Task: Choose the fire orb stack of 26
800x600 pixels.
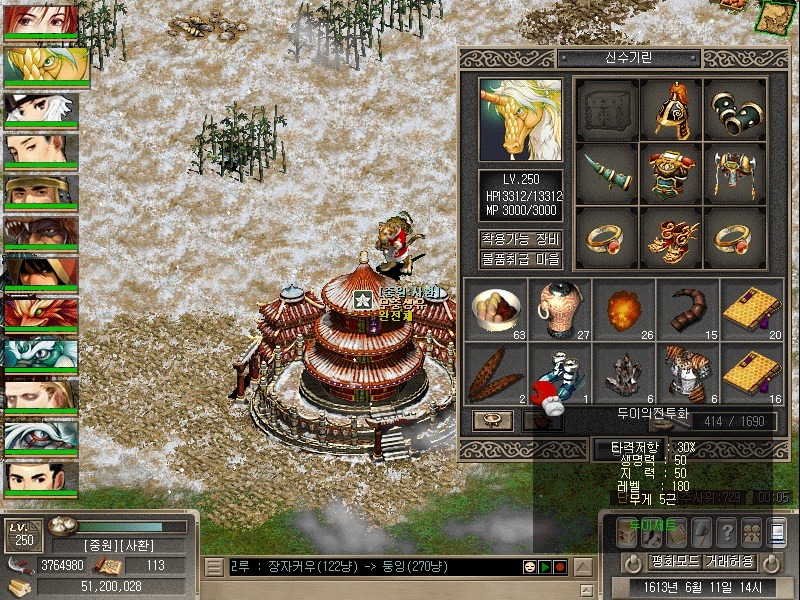Action: point(624,308)
